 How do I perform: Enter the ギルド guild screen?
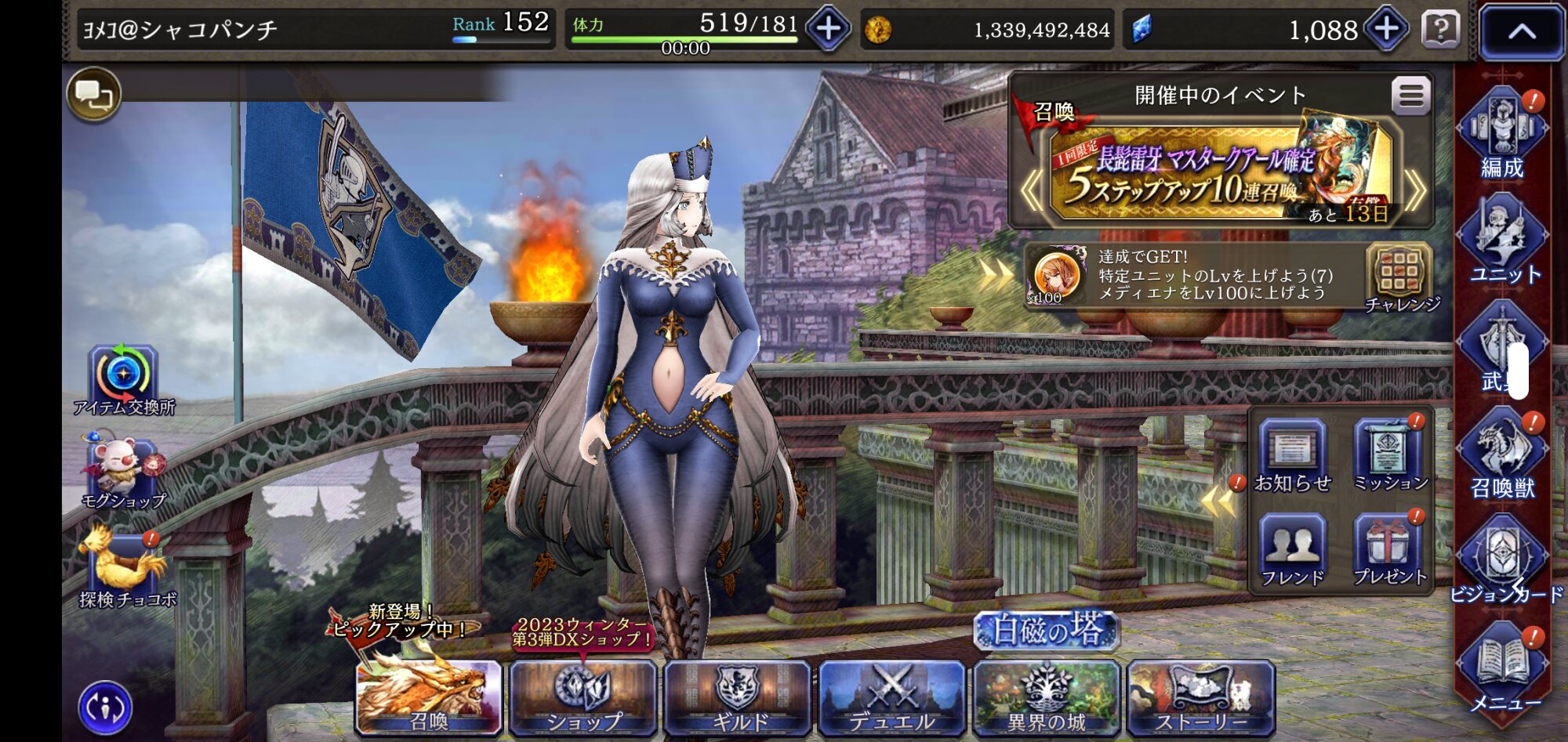(x=737, y=697)
